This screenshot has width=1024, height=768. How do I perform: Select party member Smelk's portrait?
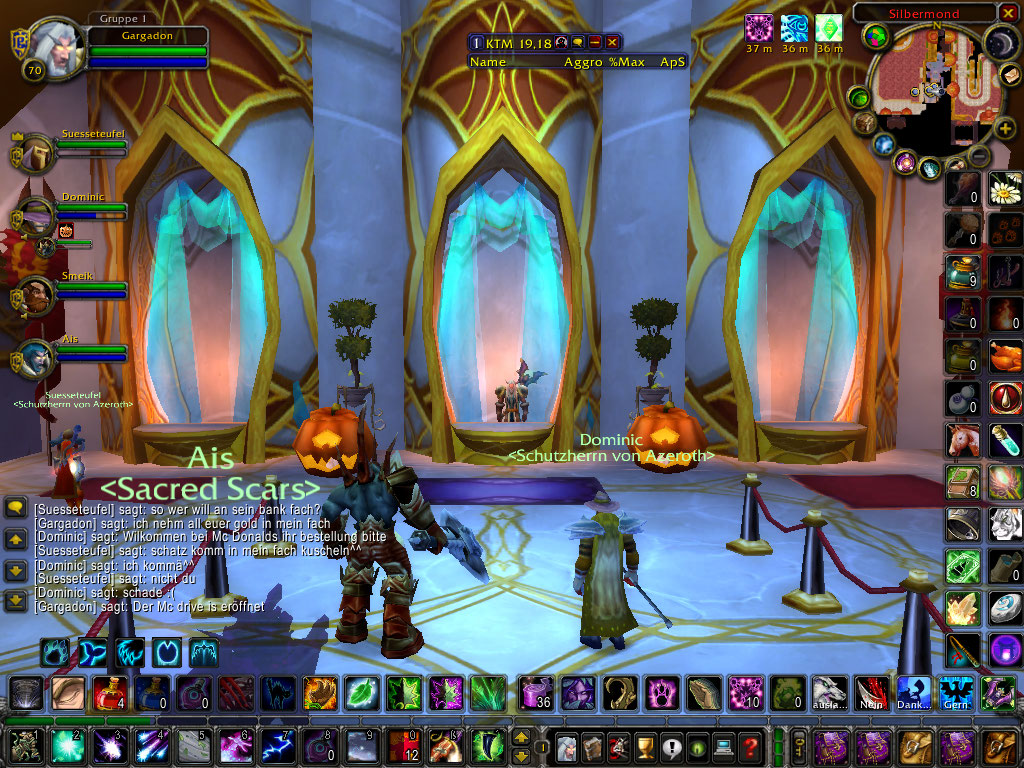[x=37, y=294]
